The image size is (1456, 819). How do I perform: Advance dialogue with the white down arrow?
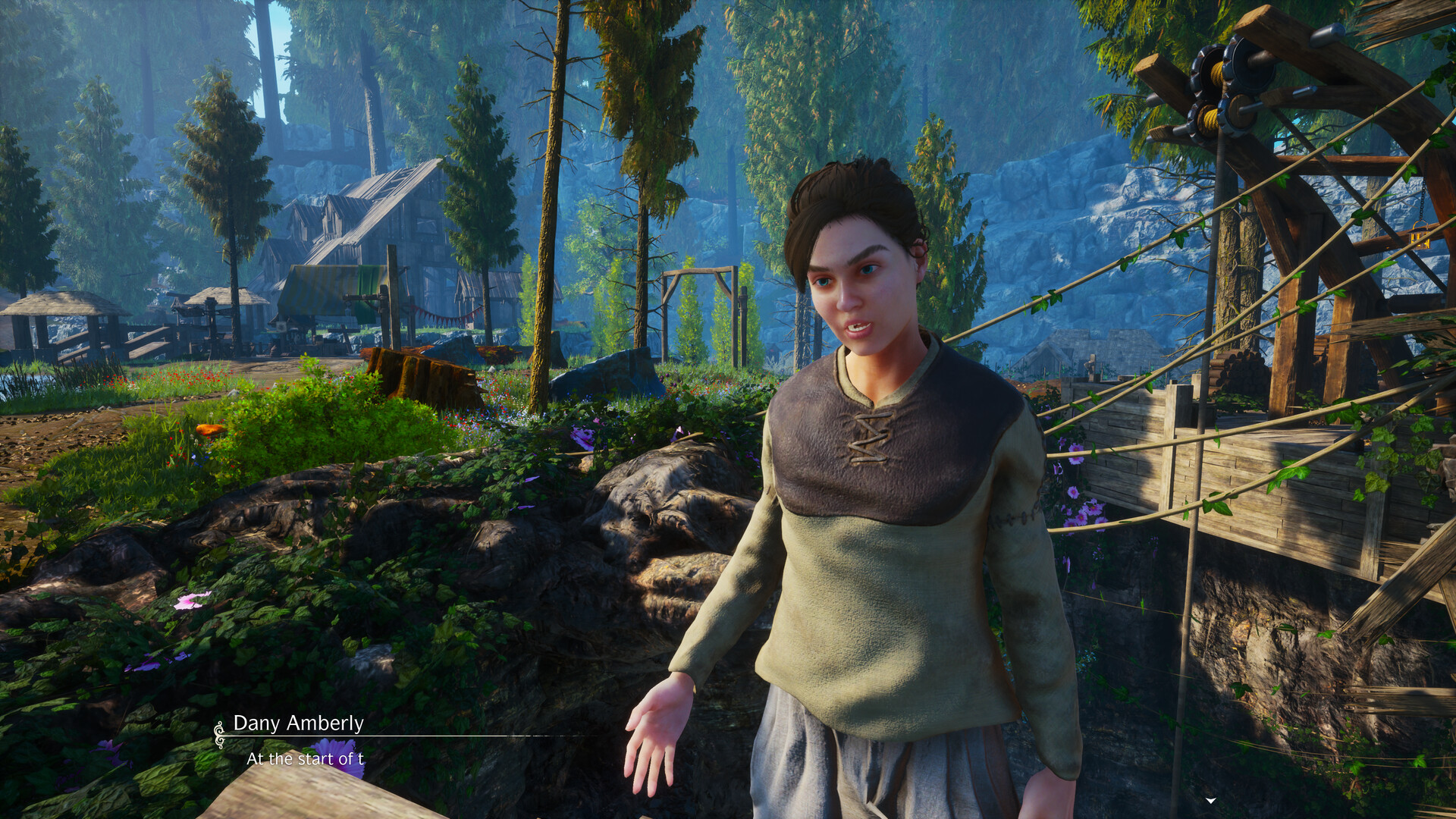pos(1211,800)
